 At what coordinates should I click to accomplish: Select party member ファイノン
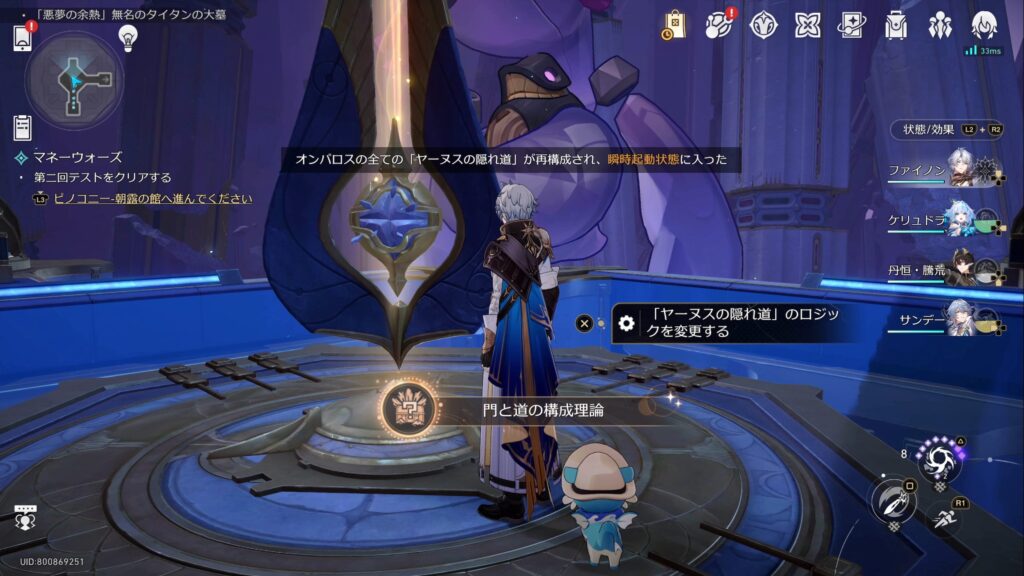[945, 170]
